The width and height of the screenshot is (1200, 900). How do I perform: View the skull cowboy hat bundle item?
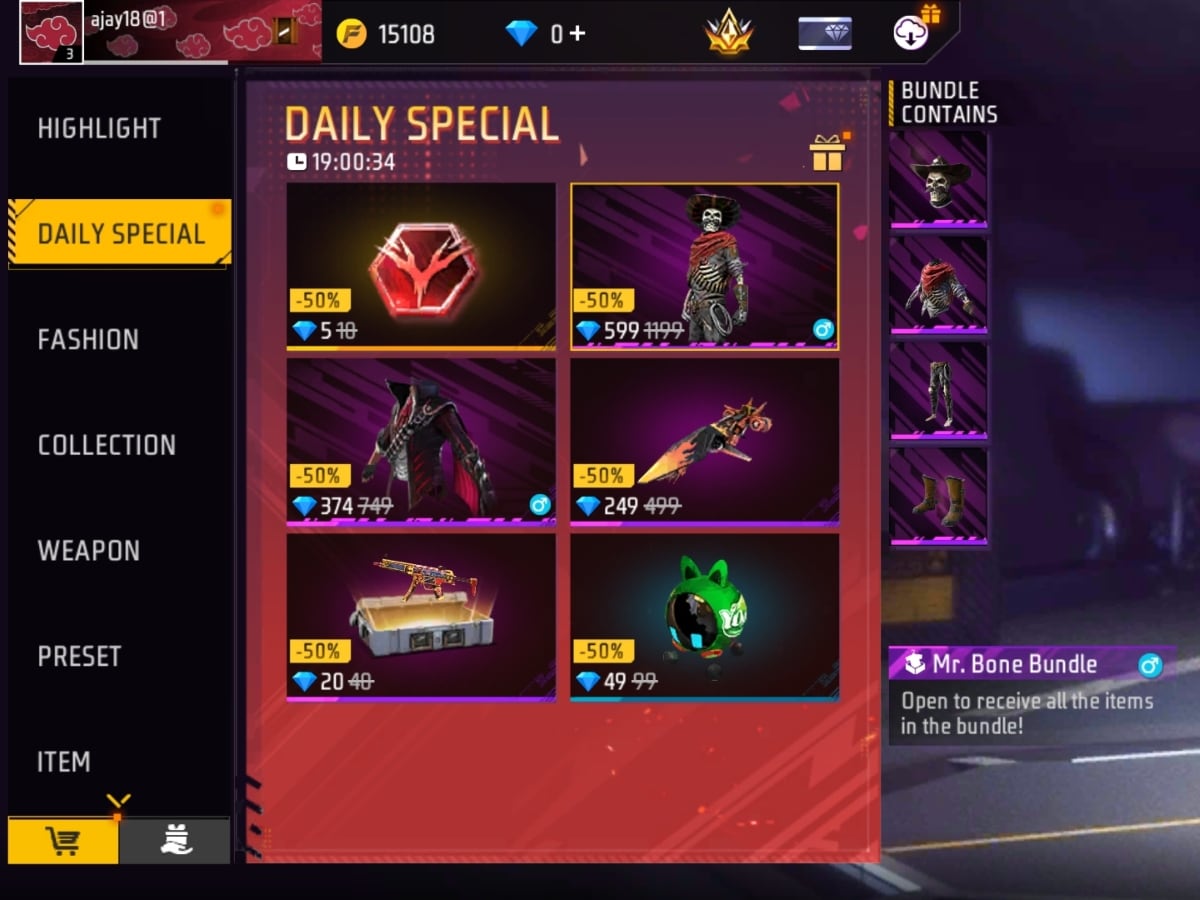click(x=938, y=180)
